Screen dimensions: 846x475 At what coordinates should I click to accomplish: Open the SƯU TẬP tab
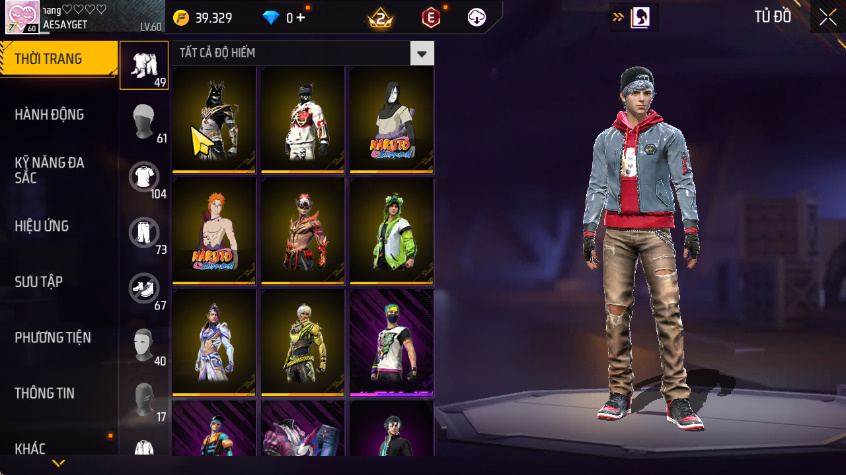coord(39,282)
